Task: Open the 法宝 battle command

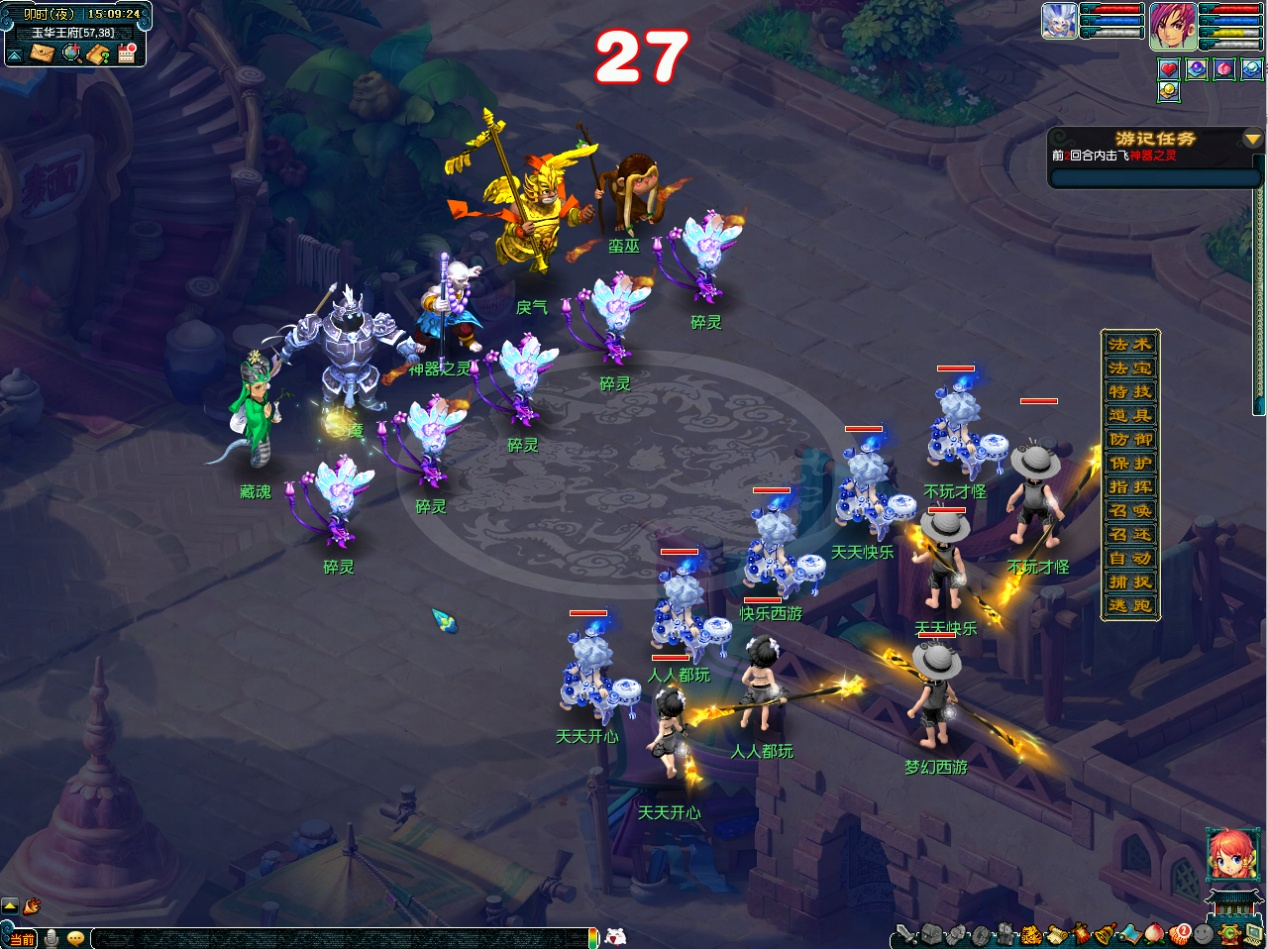Action: pyautogui.click(x=1130, y=368)
